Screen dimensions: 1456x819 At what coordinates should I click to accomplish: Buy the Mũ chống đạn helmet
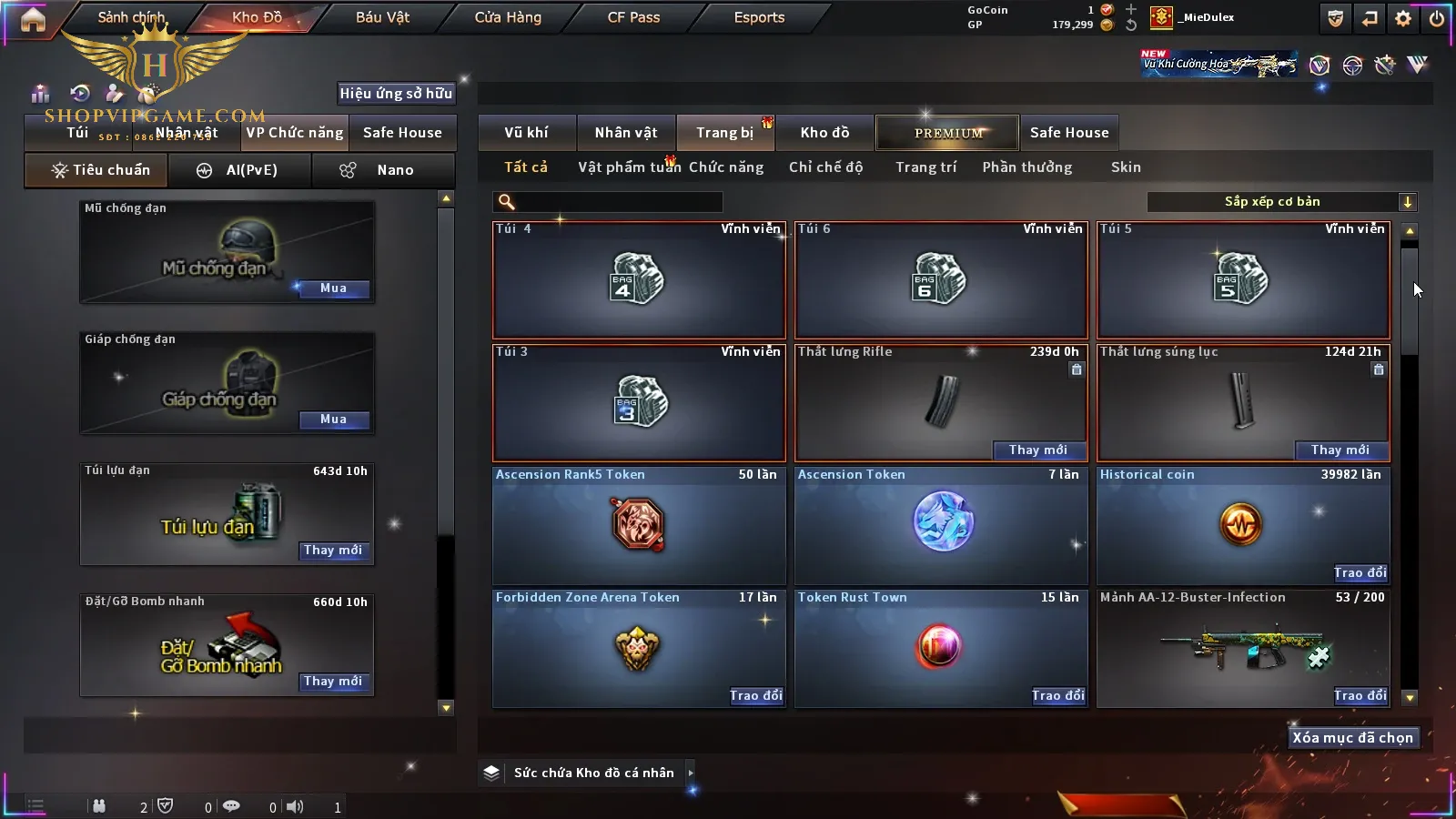pyautogui.click(x=333, y=288)
